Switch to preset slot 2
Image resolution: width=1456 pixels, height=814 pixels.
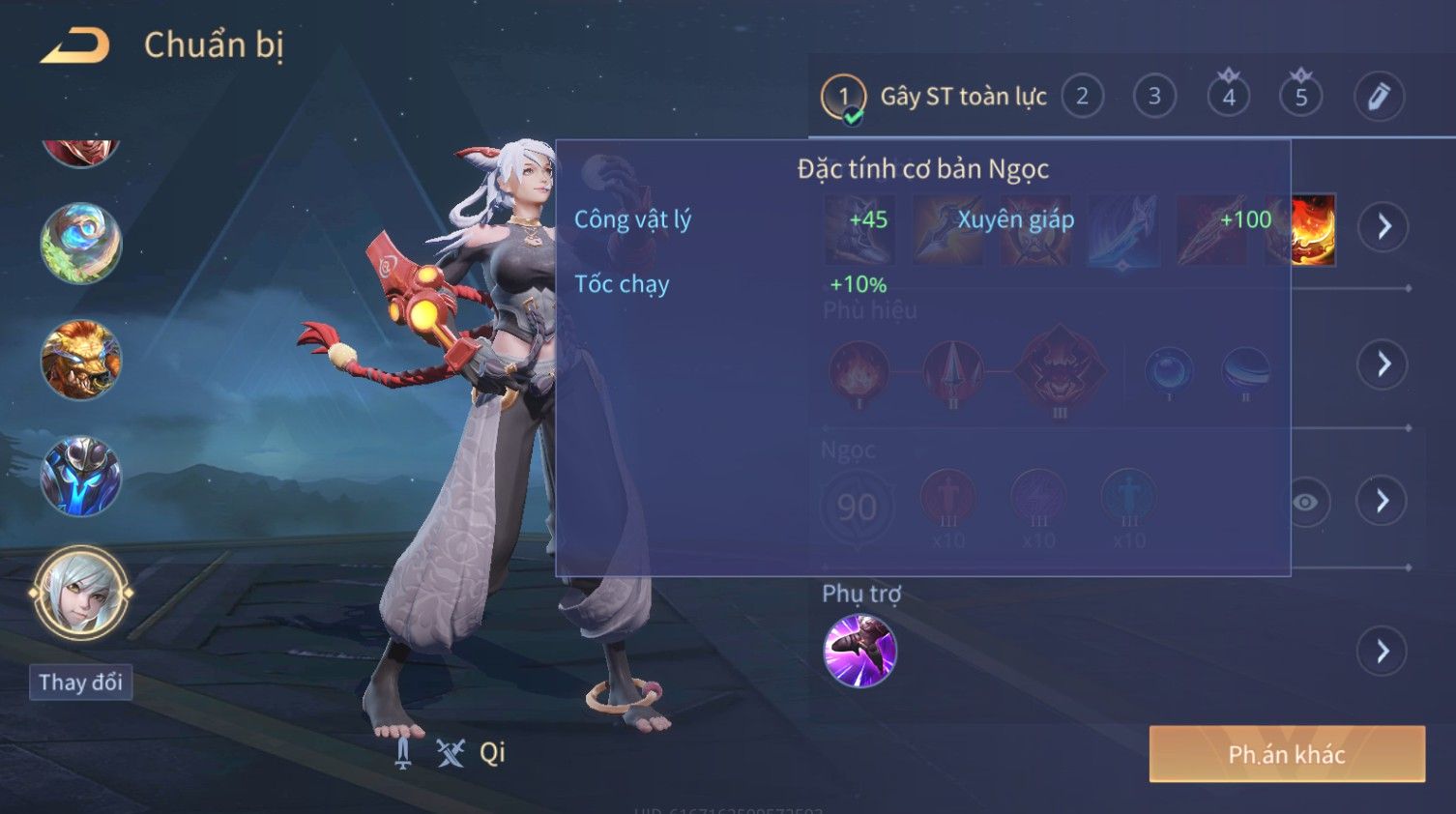[1082, 97]
